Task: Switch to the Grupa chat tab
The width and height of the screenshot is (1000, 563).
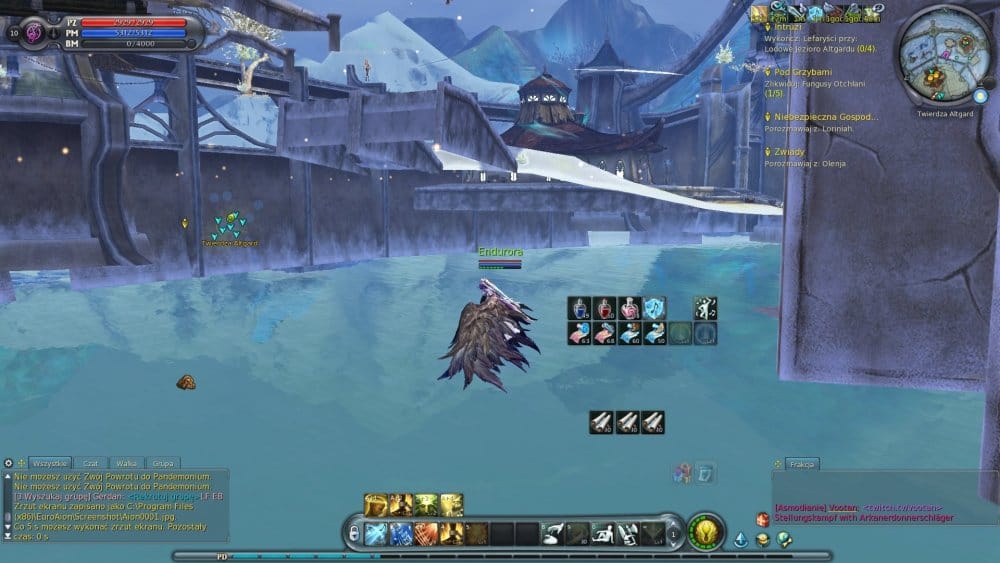Action: (x=161, y=464)
